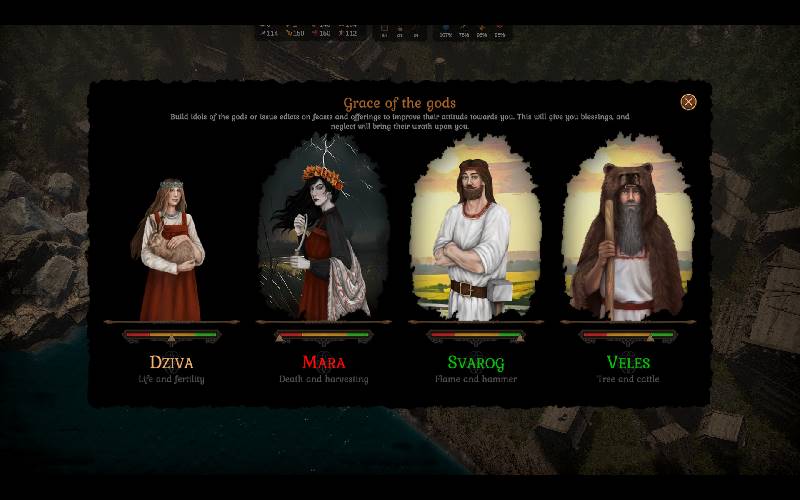800x500 pixels.
Task: Pick the Svarog god portrait
Action: (476, 235)
